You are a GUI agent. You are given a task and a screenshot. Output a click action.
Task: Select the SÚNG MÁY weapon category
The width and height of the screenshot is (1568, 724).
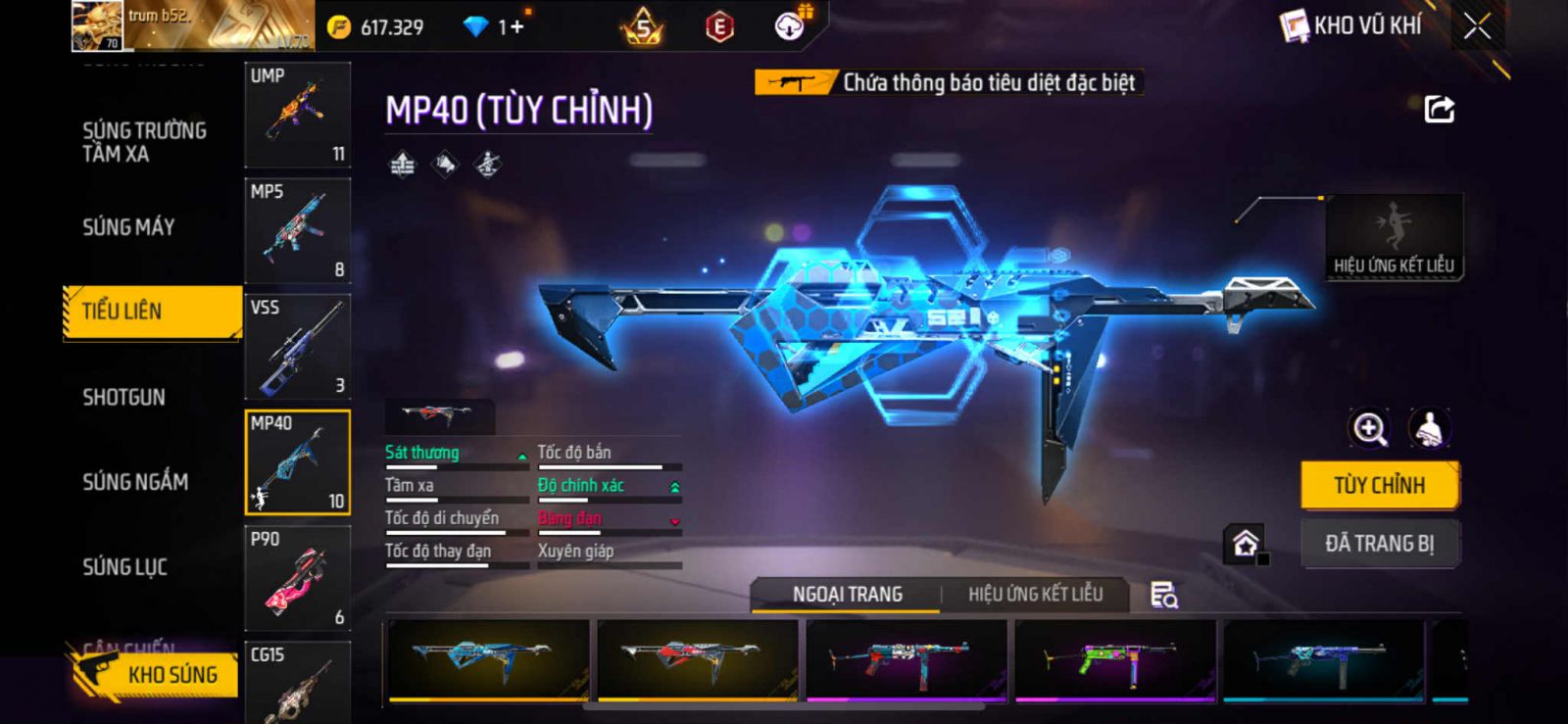128,227
